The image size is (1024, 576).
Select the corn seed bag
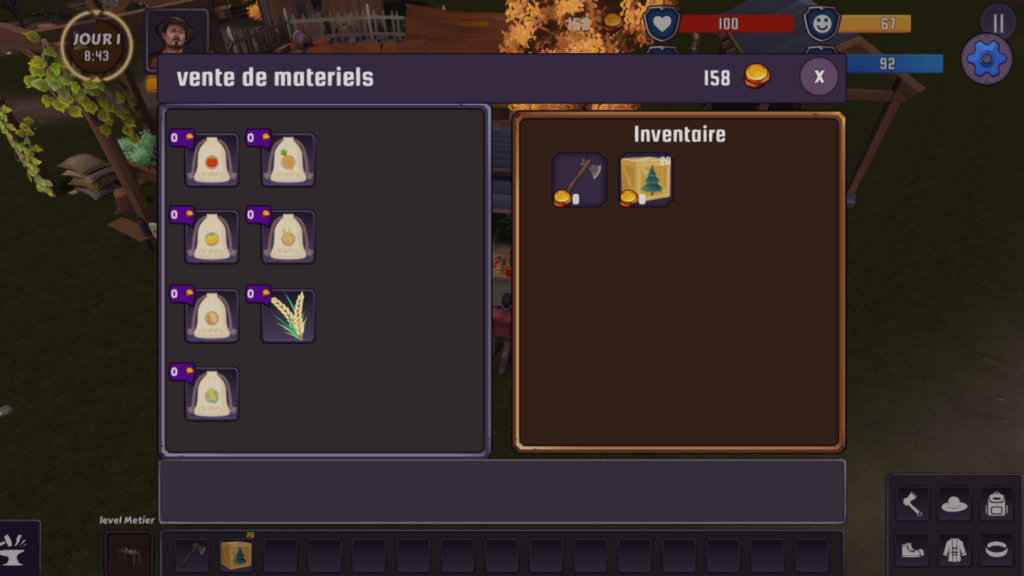coord(212,394)
